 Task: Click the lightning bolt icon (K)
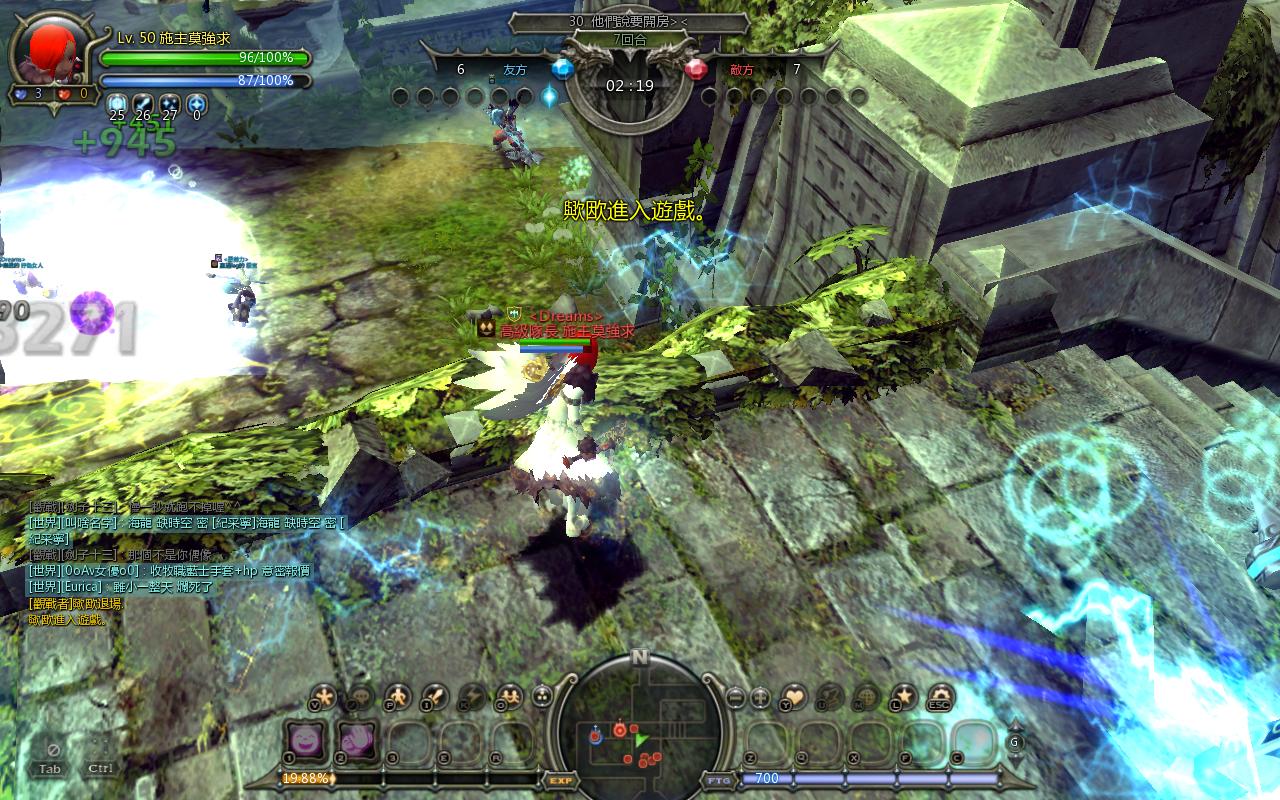click(471, 696)
